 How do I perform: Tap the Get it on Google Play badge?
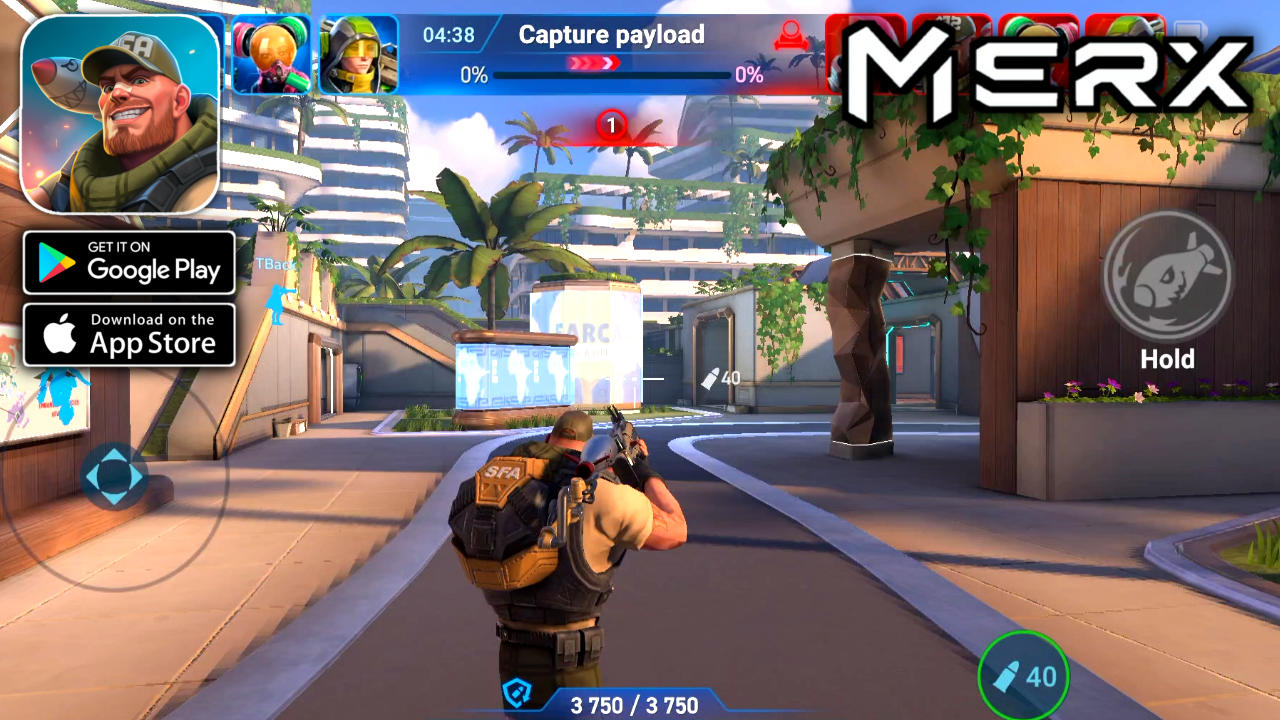coord(129,262)
